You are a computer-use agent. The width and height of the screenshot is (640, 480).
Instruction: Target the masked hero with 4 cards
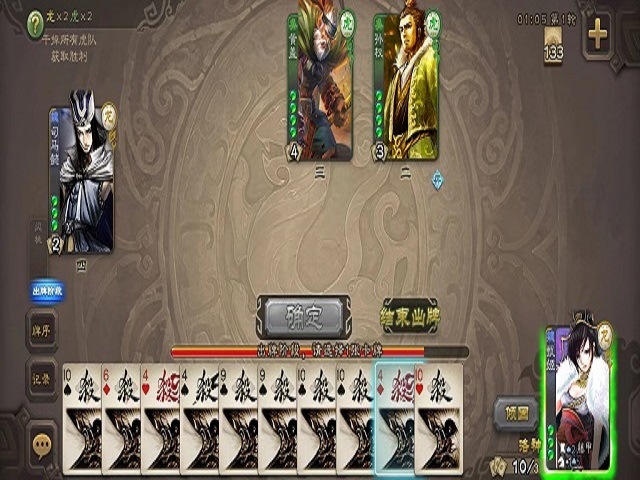[319, 86]
